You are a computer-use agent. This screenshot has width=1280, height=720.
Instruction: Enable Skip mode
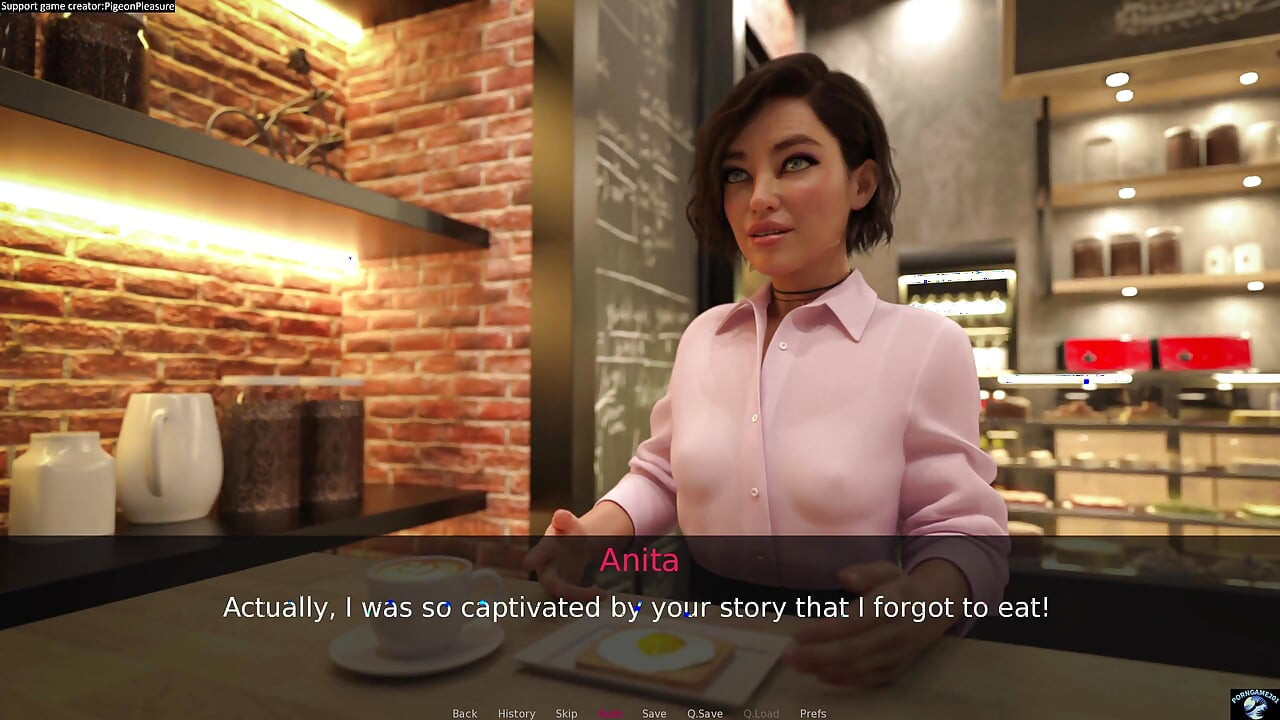(566, 713)
